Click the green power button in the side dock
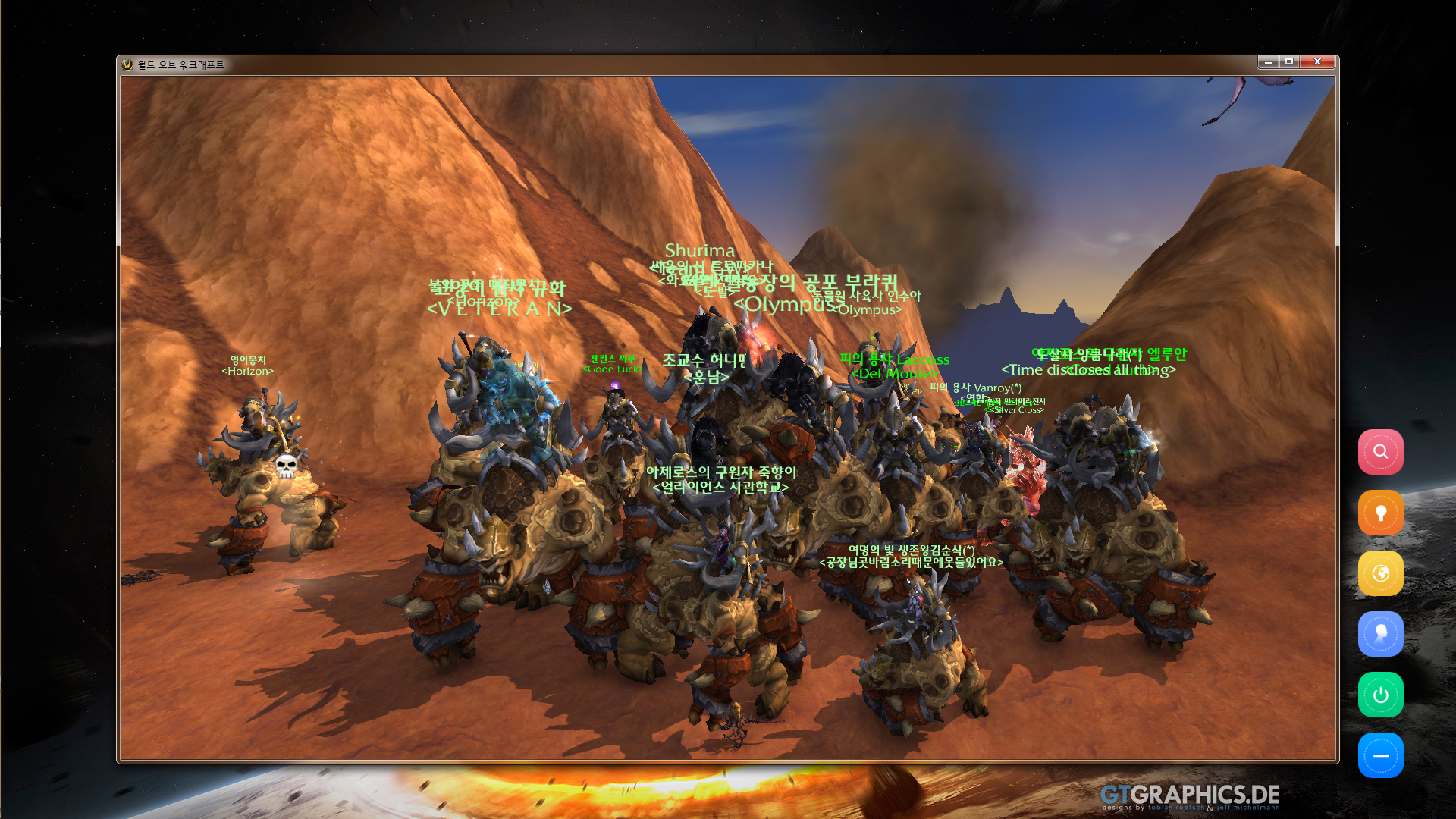 click(x=1380, y=695)
